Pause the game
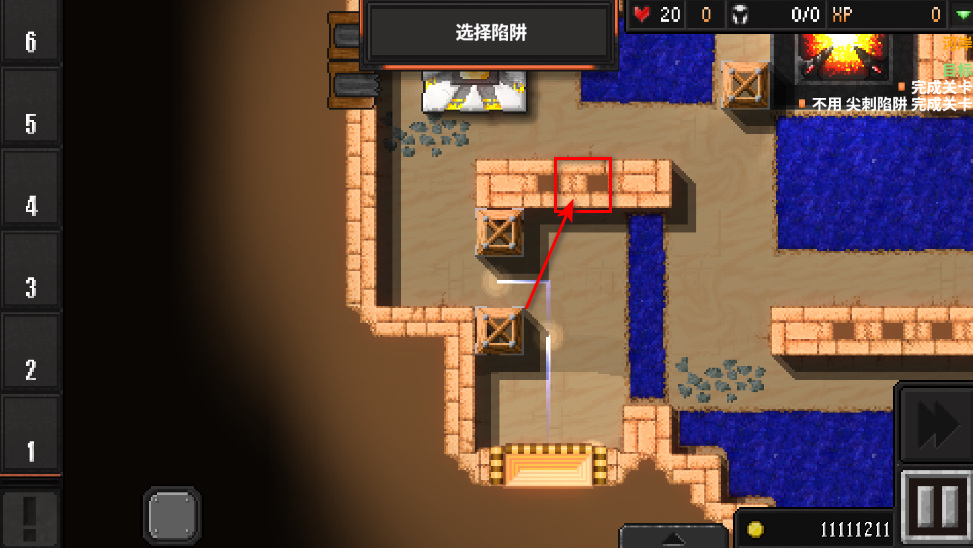Image resolution: width=973 pixels, height=548 pixels. pos(936,507)
